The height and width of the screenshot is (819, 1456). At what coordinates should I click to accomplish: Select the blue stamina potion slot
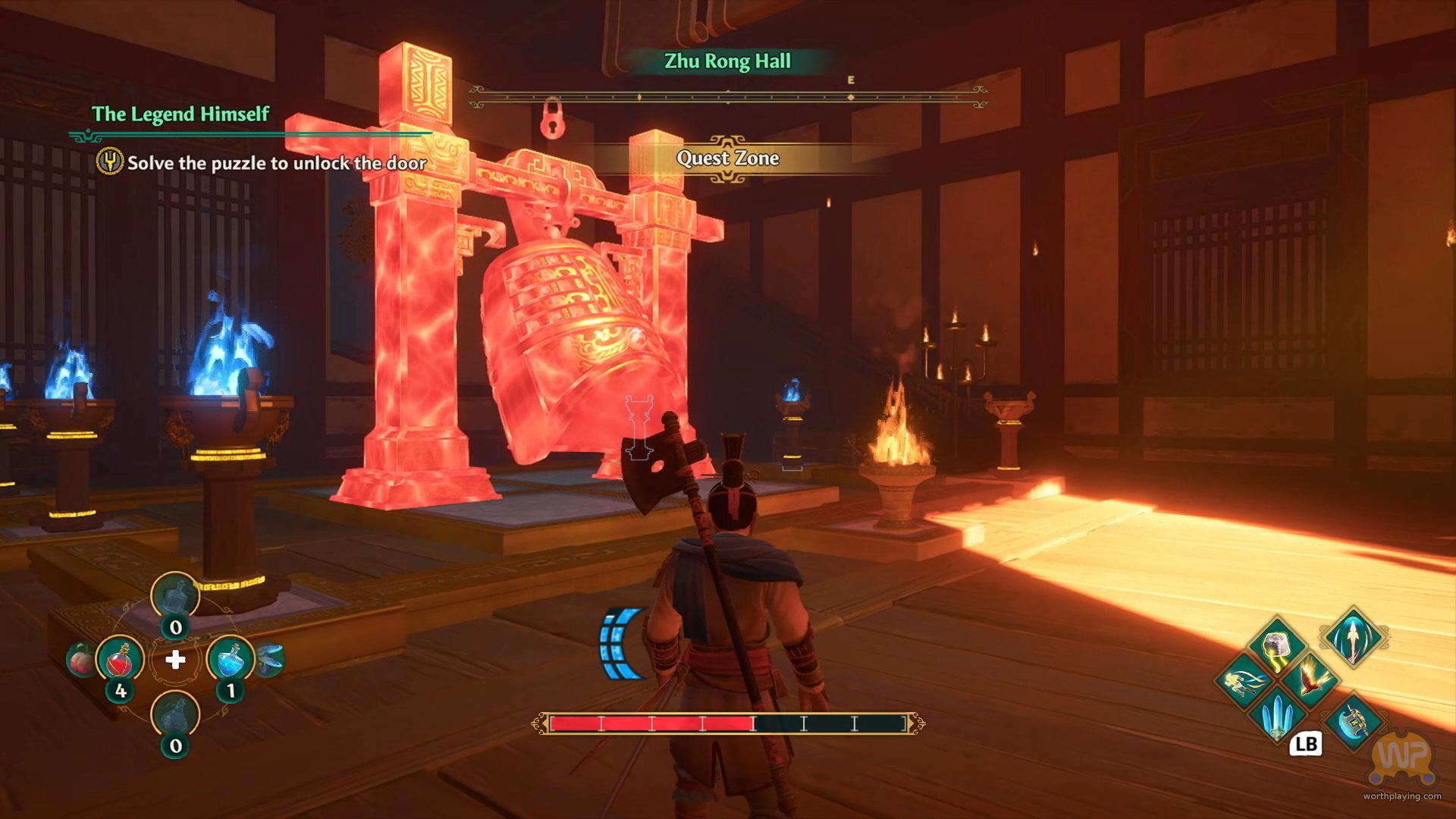tap(230, 660)
